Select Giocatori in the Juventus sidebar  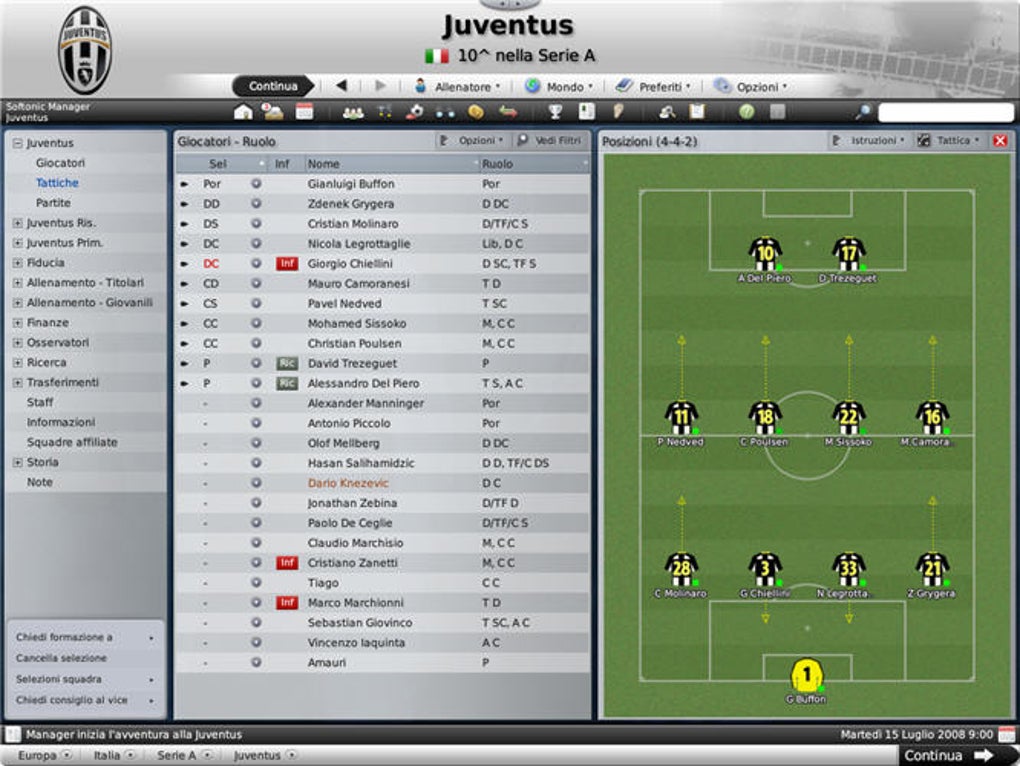click(x=60, y=163)
